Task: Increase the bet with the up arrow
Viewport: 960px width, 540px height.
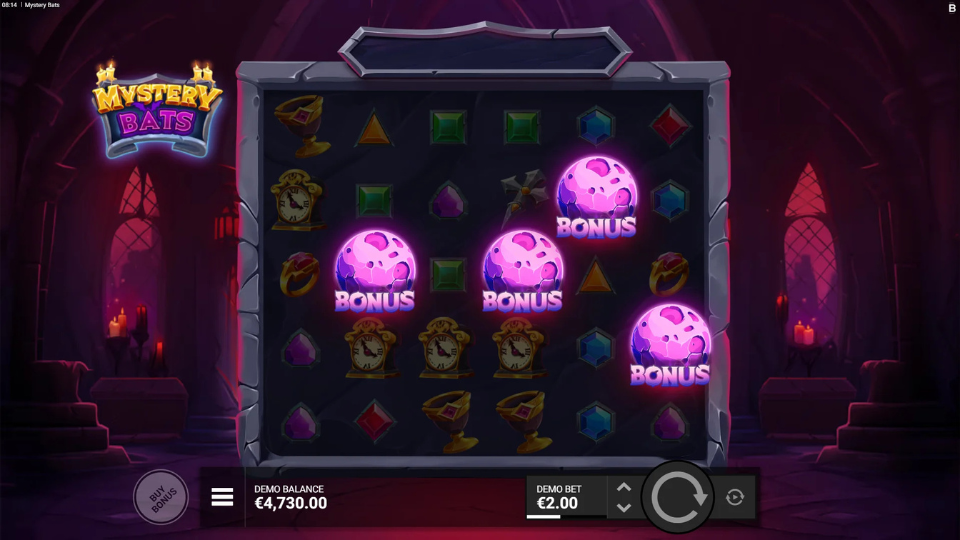Action: (x=624, y=487)
